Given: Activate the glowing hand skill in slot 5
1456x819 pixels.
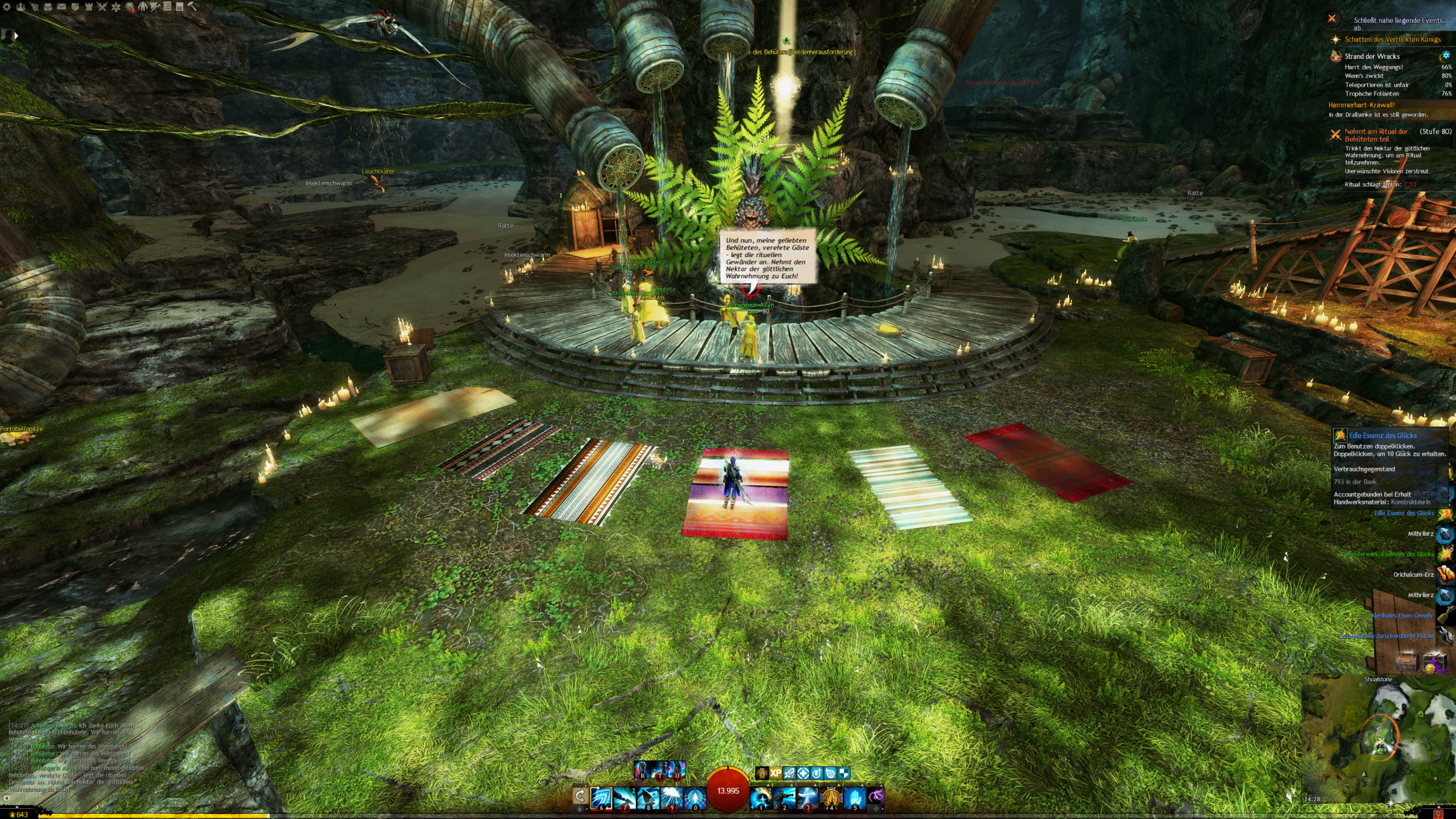Looking at the screenshot, I should 854,797.
